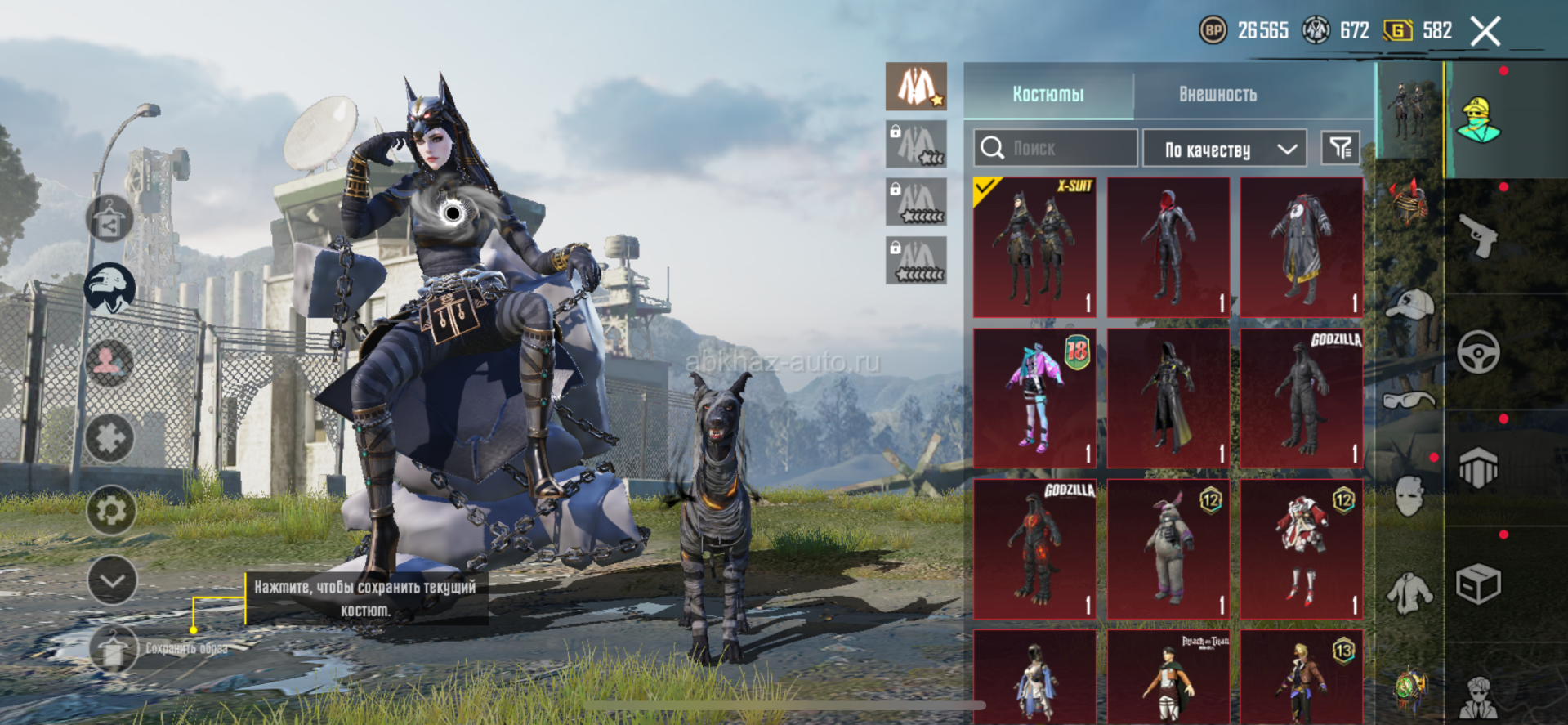
Task: Open the pistol weapons category
Action: click(1478, 236)
